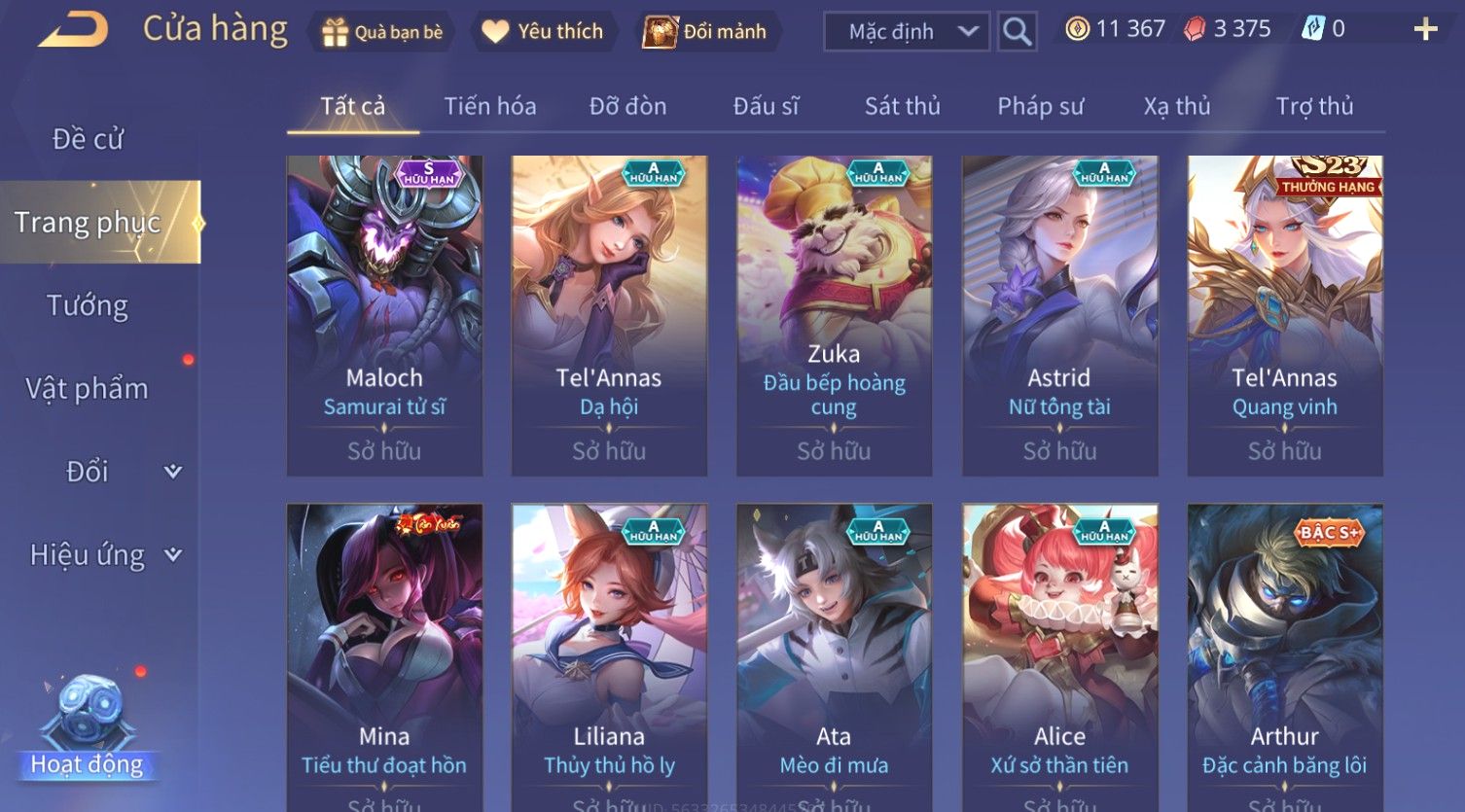Show the Trợ thủ skins tab

(1314, 106)
